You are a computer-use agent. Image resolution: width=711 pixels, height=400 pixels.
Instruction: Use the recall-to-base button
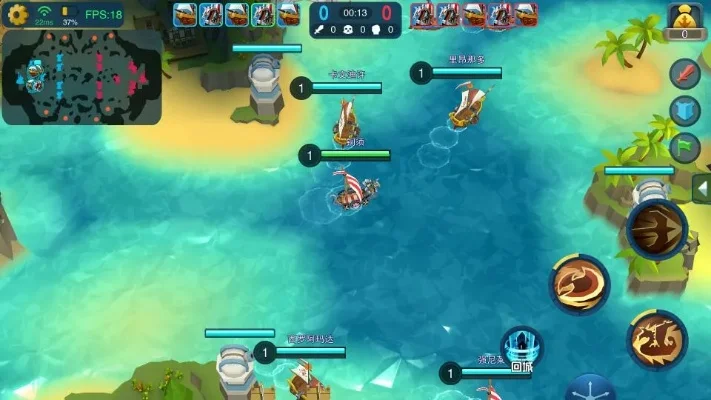[521, 349]
